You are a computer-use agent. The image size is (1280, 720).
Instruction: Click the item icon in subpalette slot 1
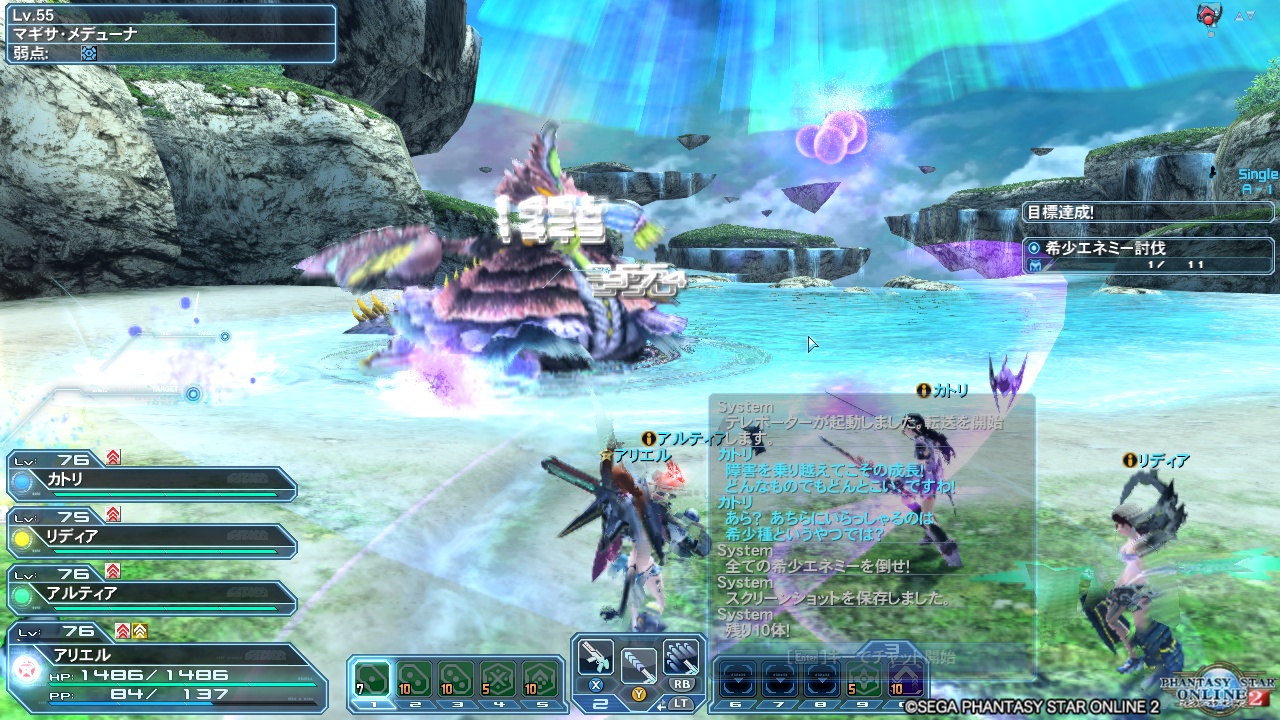(372, 679)
